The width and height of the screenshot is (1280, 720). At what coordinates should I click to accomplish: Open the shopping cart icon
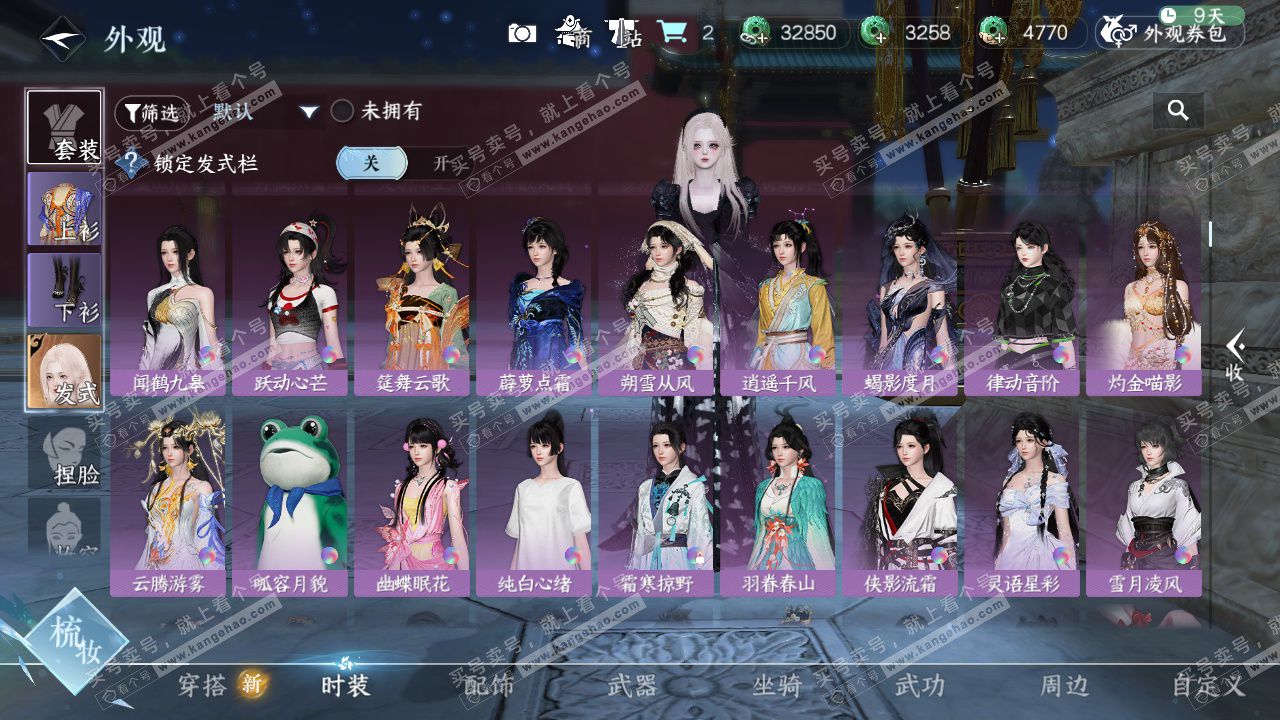(x=672, y=33)
